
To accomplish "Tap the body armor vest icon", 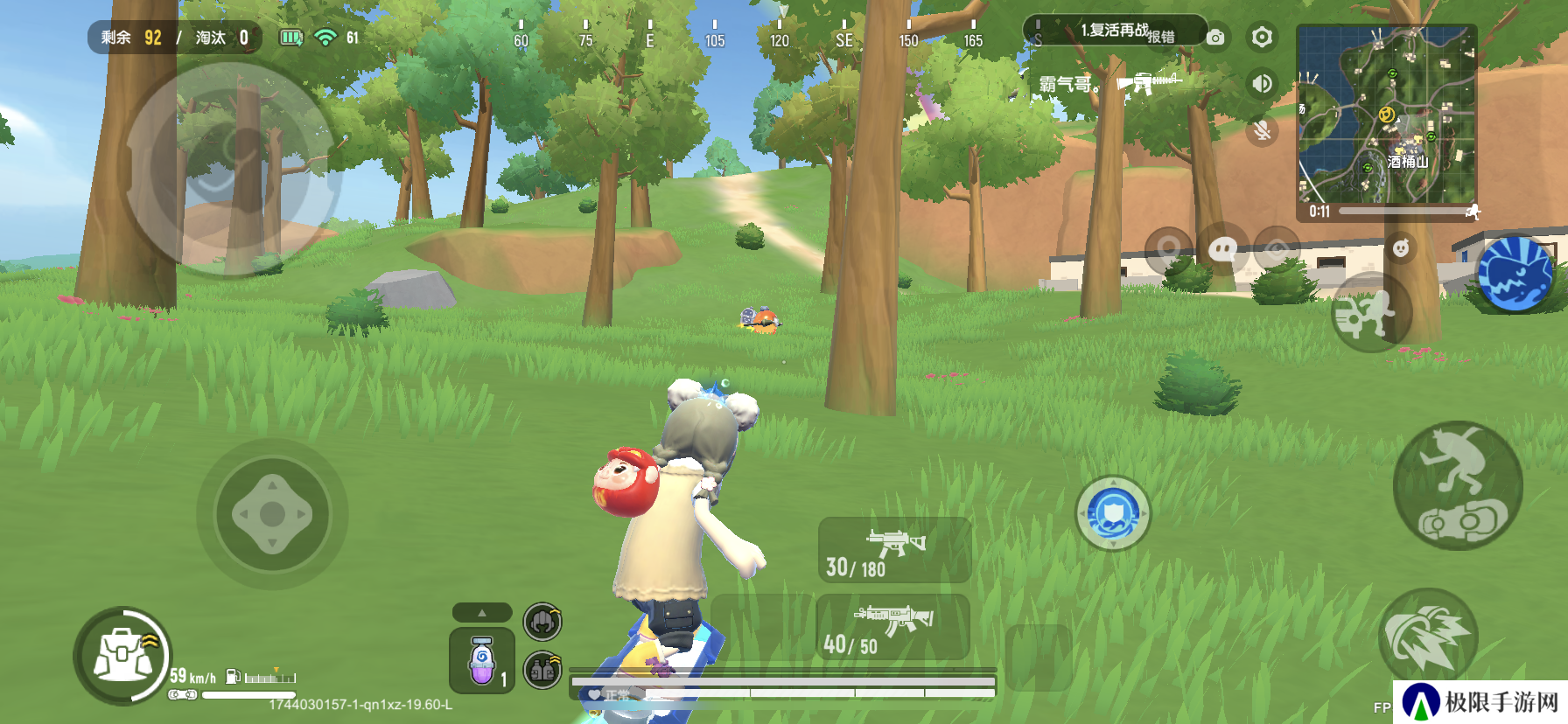I will click(x=542, y=671).
